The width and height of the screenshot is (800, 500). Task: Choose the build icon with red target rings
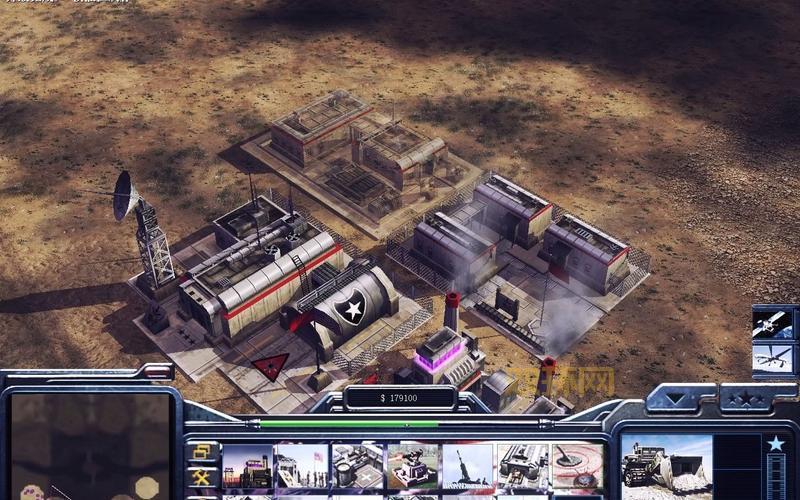577,467
